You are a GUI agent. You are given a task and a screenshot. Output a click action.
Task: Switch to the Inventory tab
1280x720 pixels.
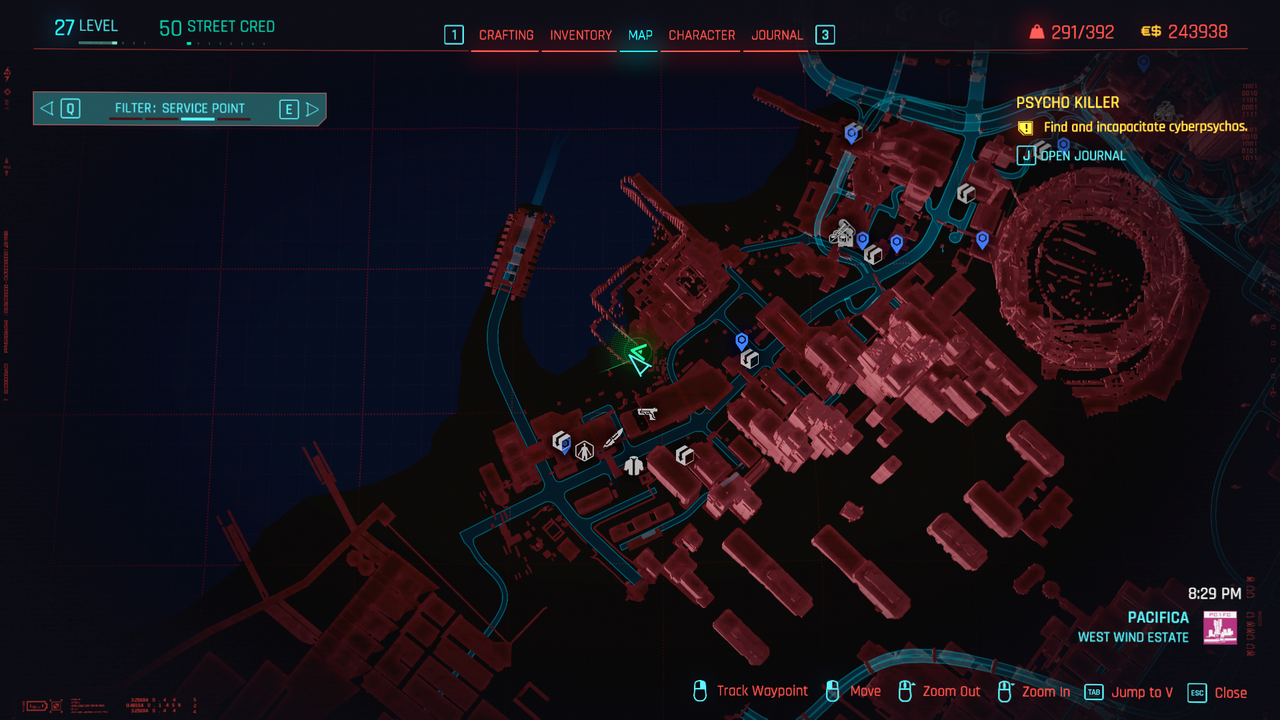point(580,35)
